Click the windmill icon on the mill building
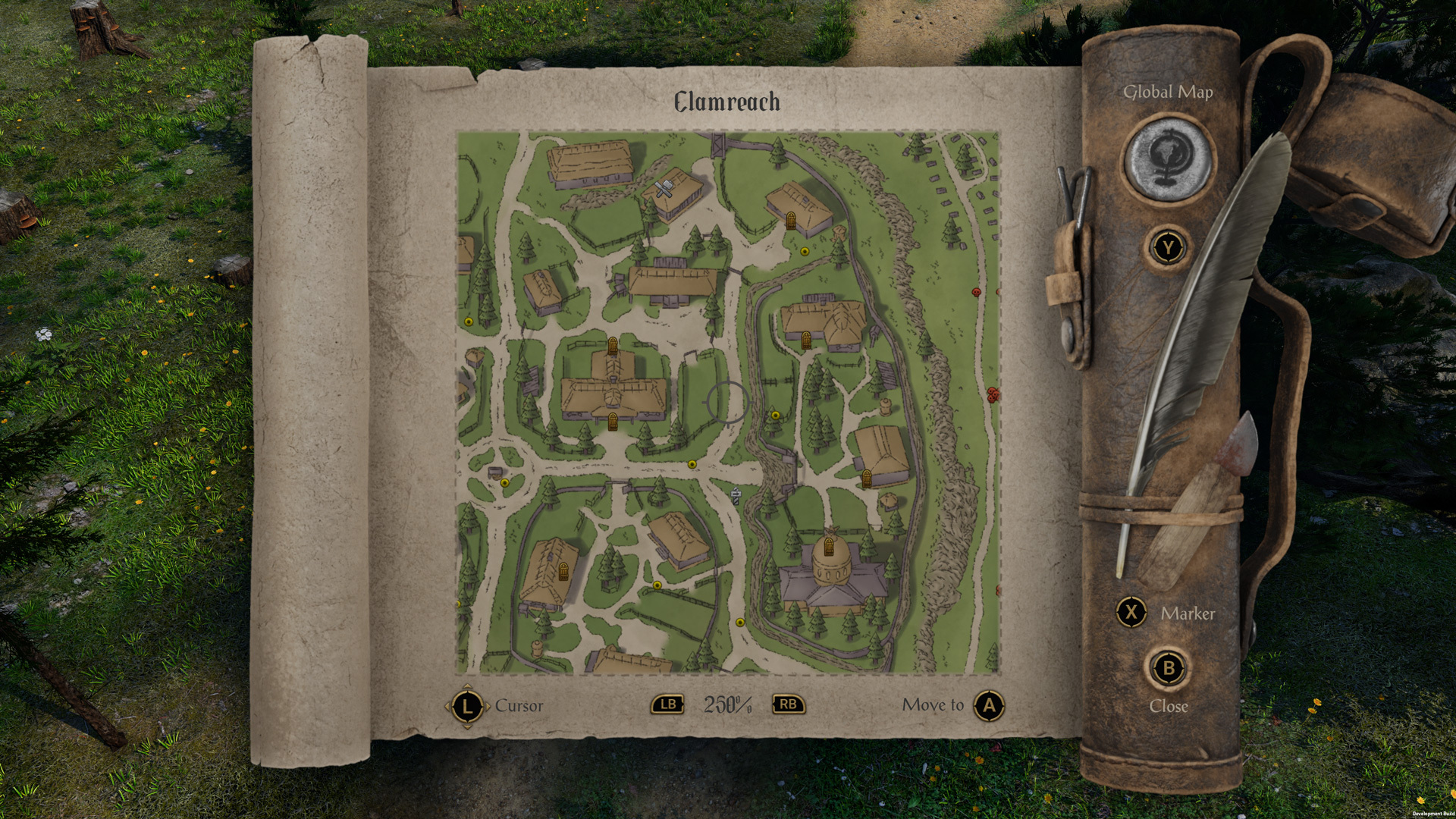This screenshot has height=819, width=1456. 664,187
